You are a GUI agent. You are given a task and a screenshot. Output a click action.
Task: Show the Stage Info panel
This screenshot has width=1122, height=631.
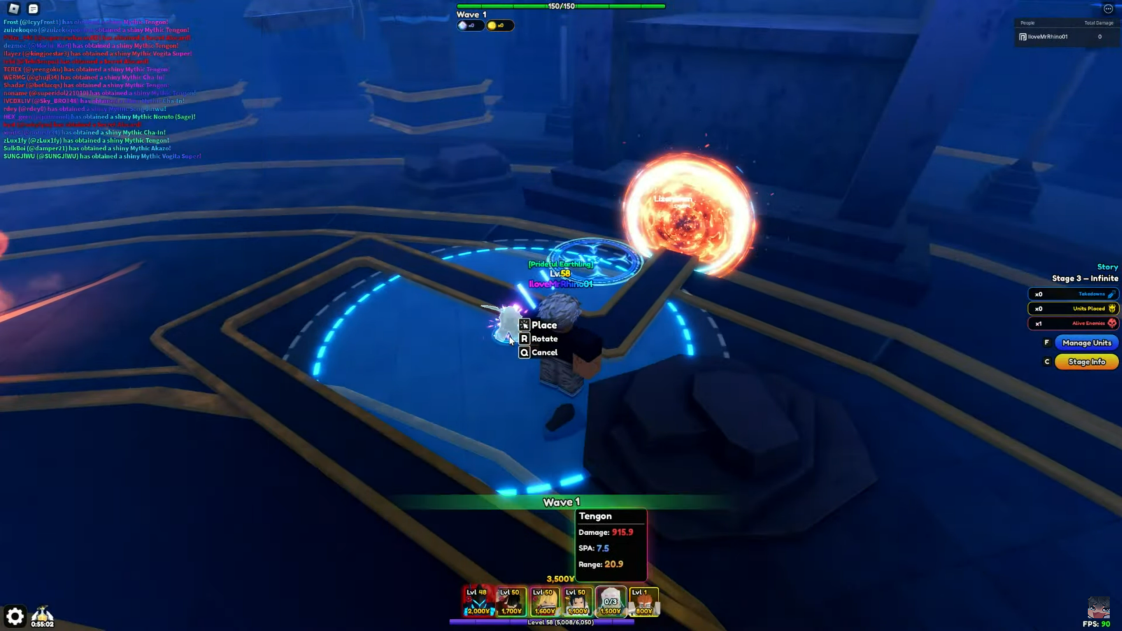tap(1086, 362)
